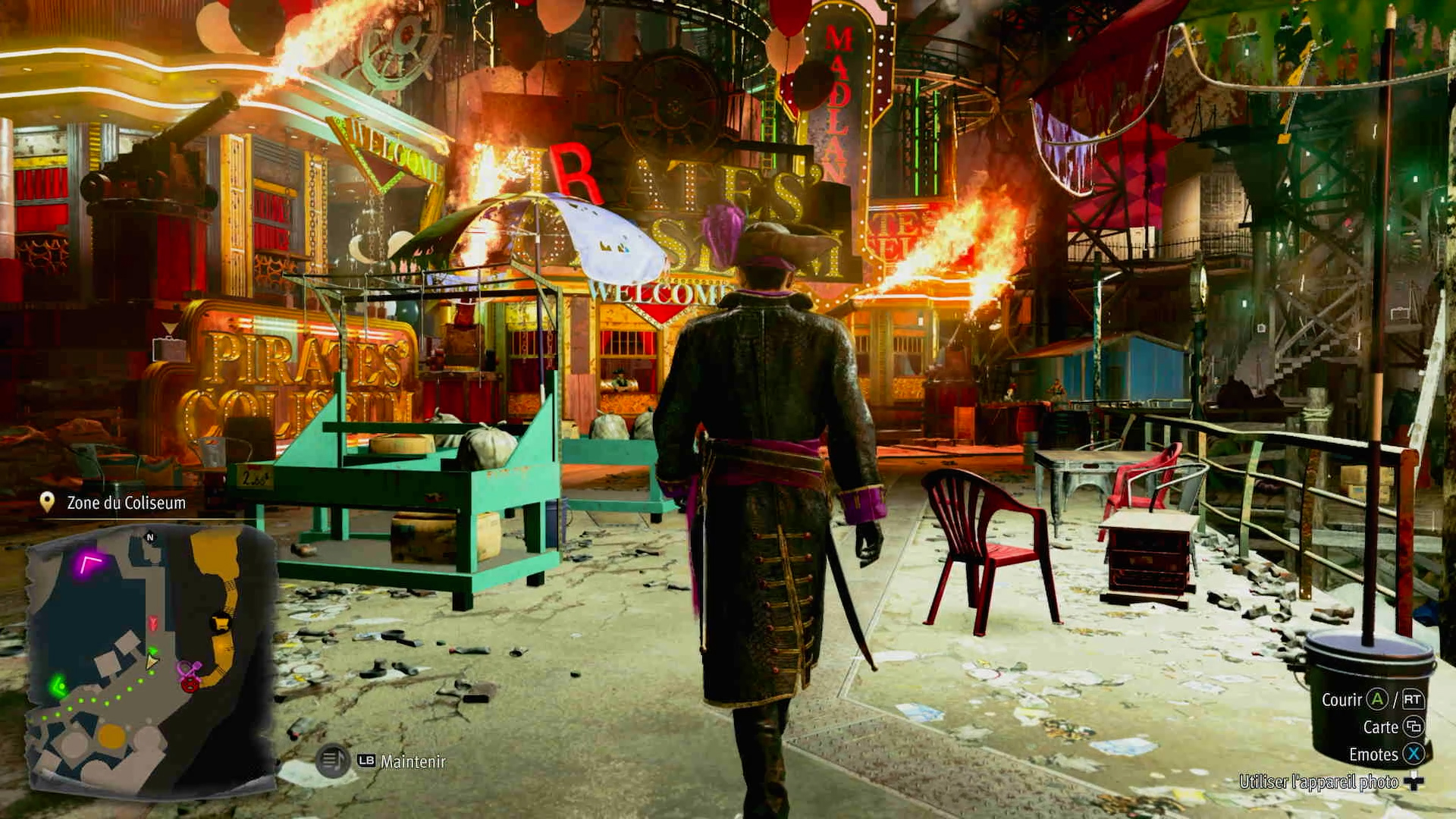Click the Zone du Coliseum location label
This screenshot has height=819, width=1456.
click(x=126, y=503)
